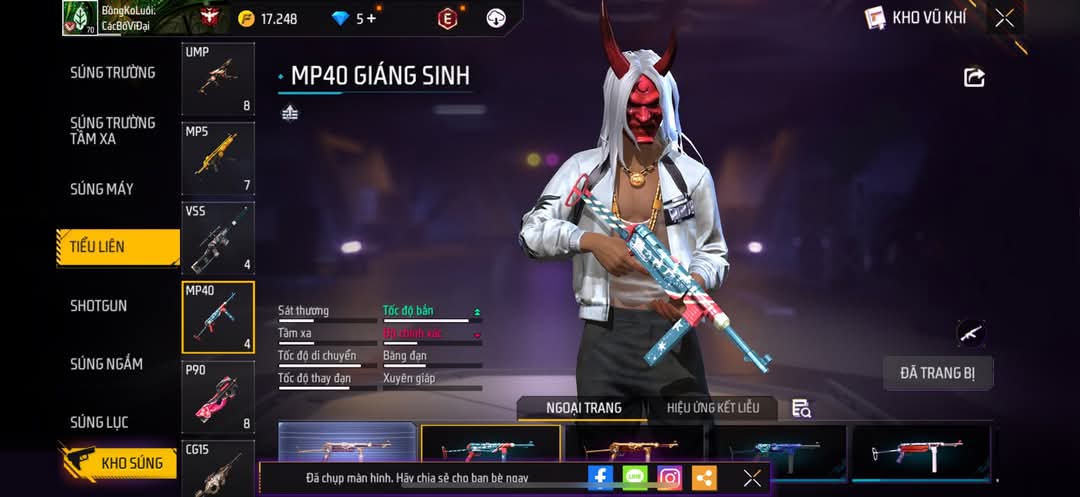Share the screenshot to Facebook
Screen dimensions: 1080x497
(600, 478)
